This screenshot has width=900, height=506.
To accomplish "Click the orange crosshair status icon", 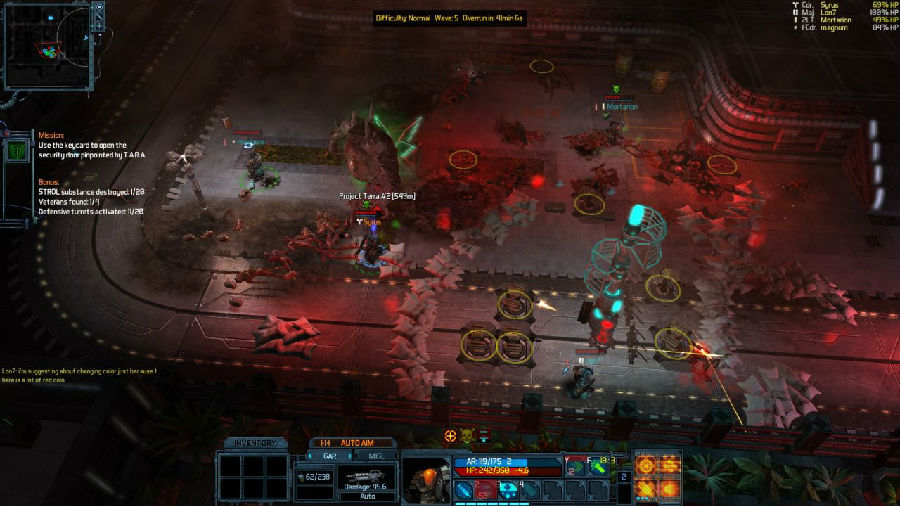I will pos(450,436).
